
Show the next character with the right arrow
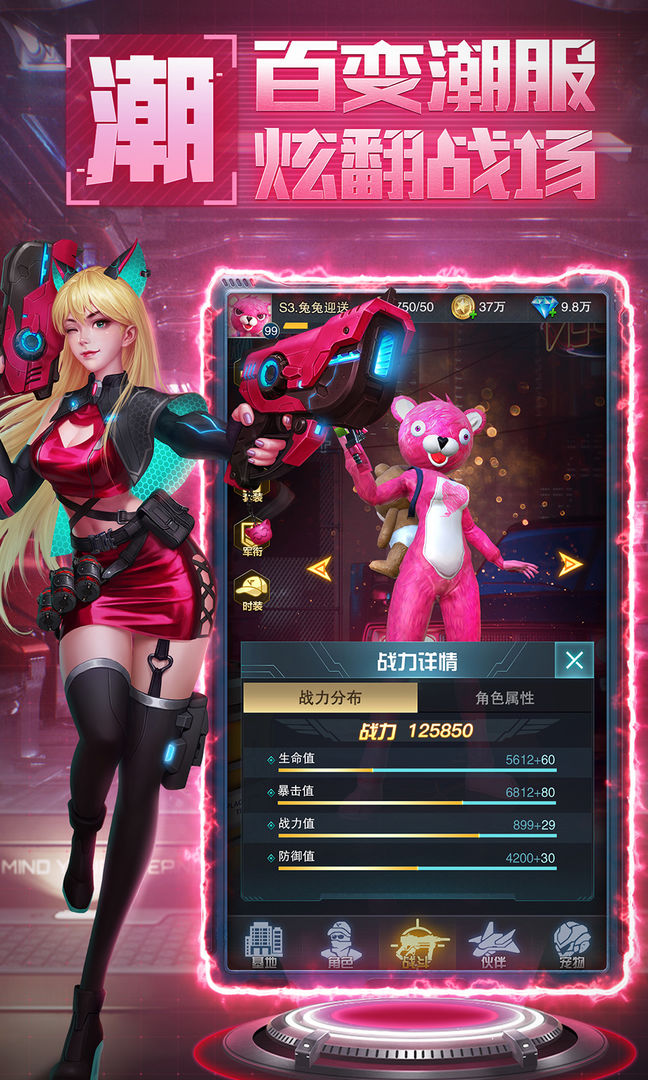[x=570, y=564]
